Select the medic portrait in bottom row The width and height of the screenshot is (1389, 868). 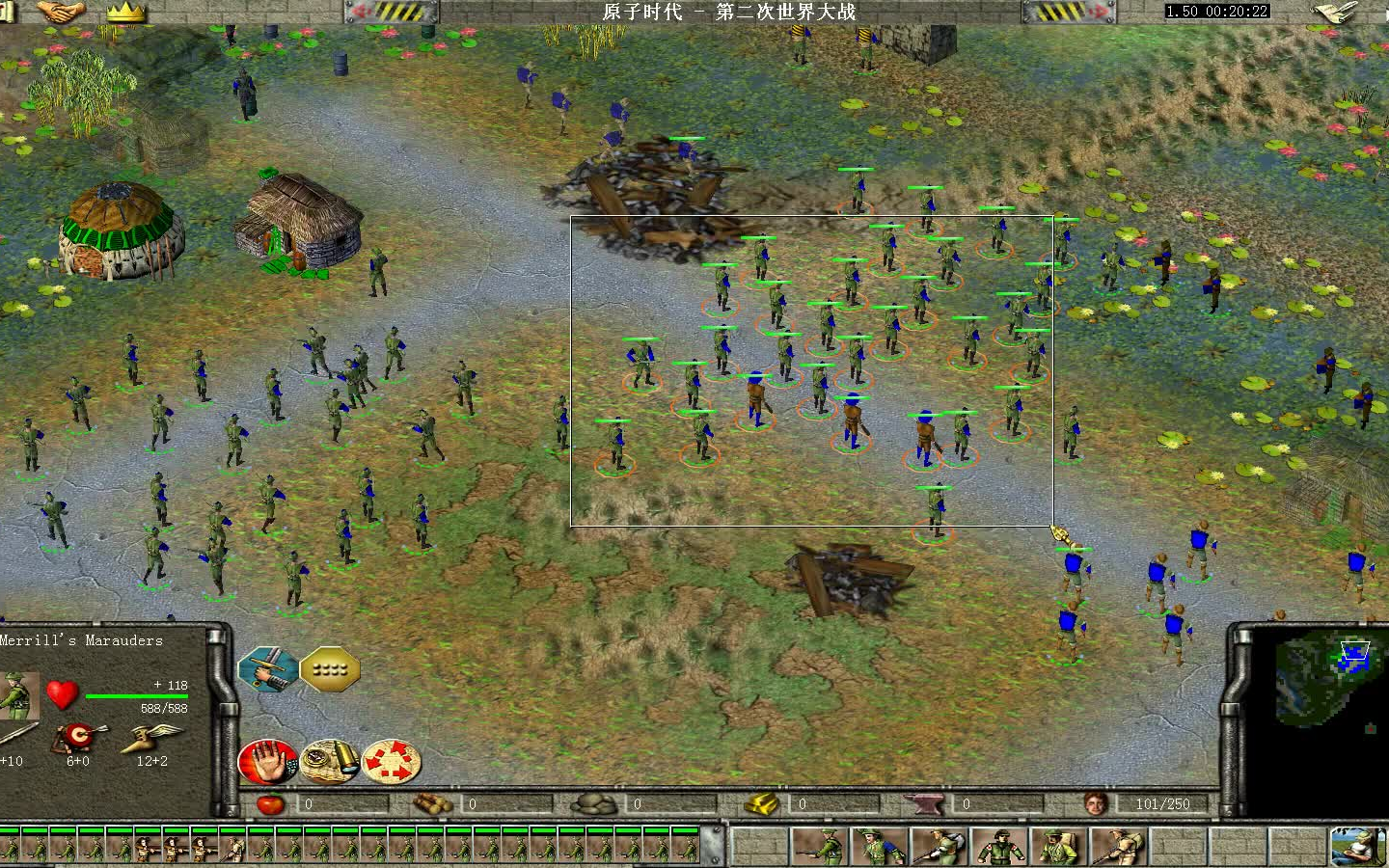[1001, 844]
